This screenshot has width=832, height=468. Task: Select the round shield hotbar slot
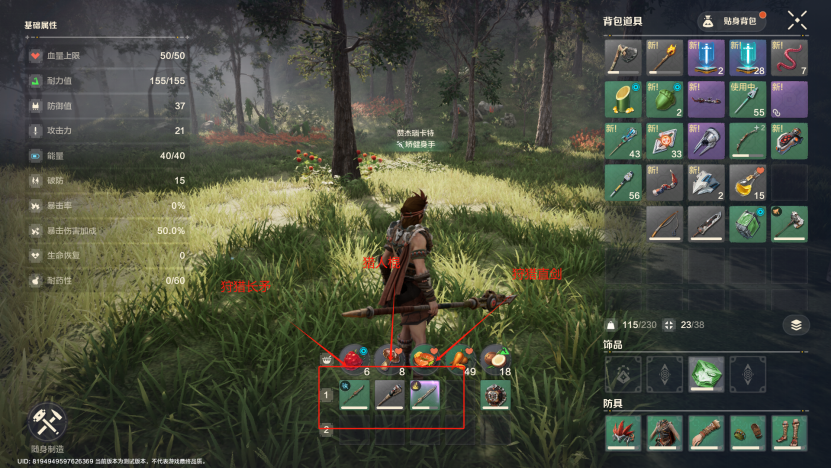[494, 394]
